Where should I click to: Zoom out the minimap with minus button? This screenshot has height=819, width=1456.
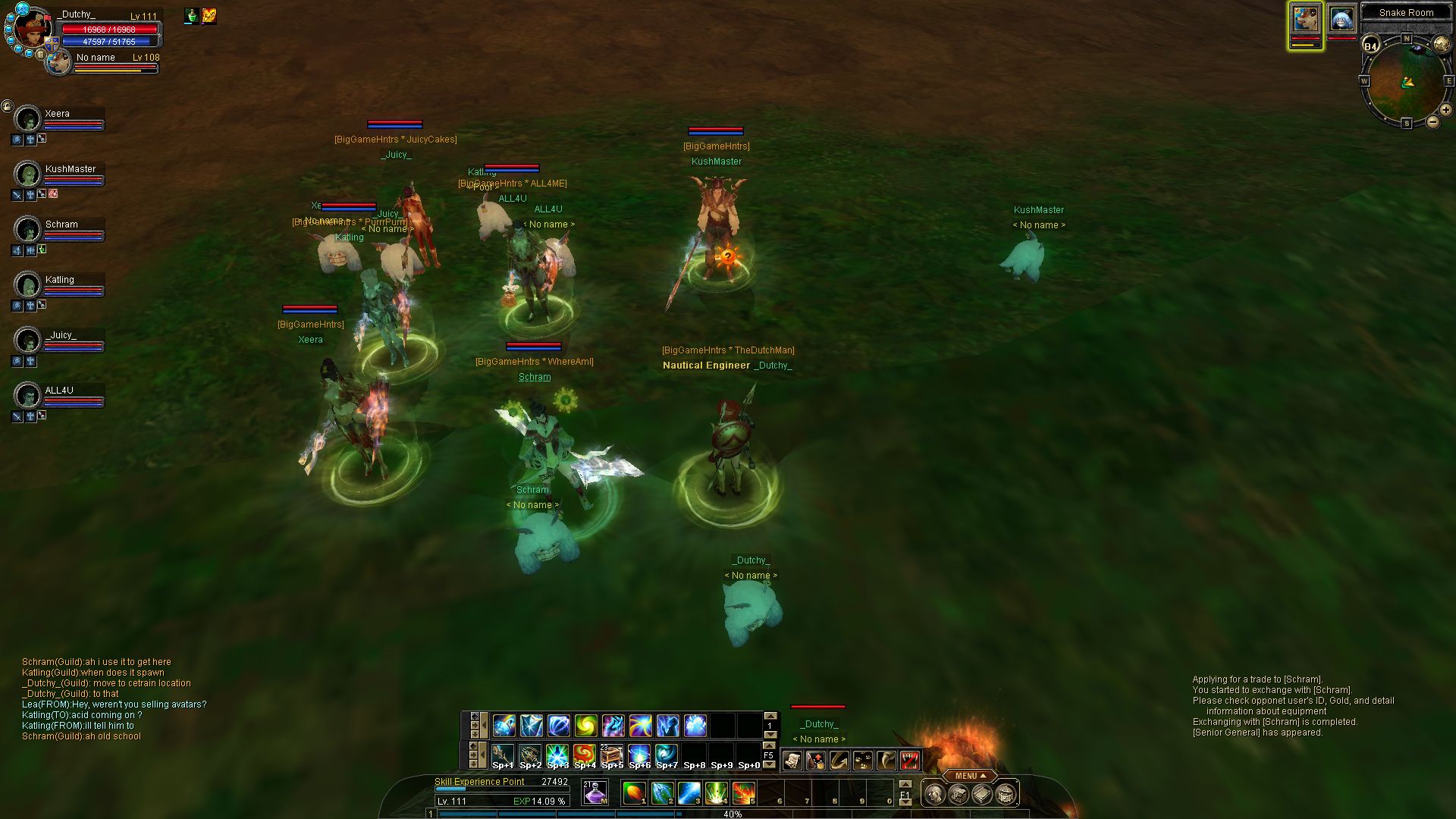(1432, 121)
